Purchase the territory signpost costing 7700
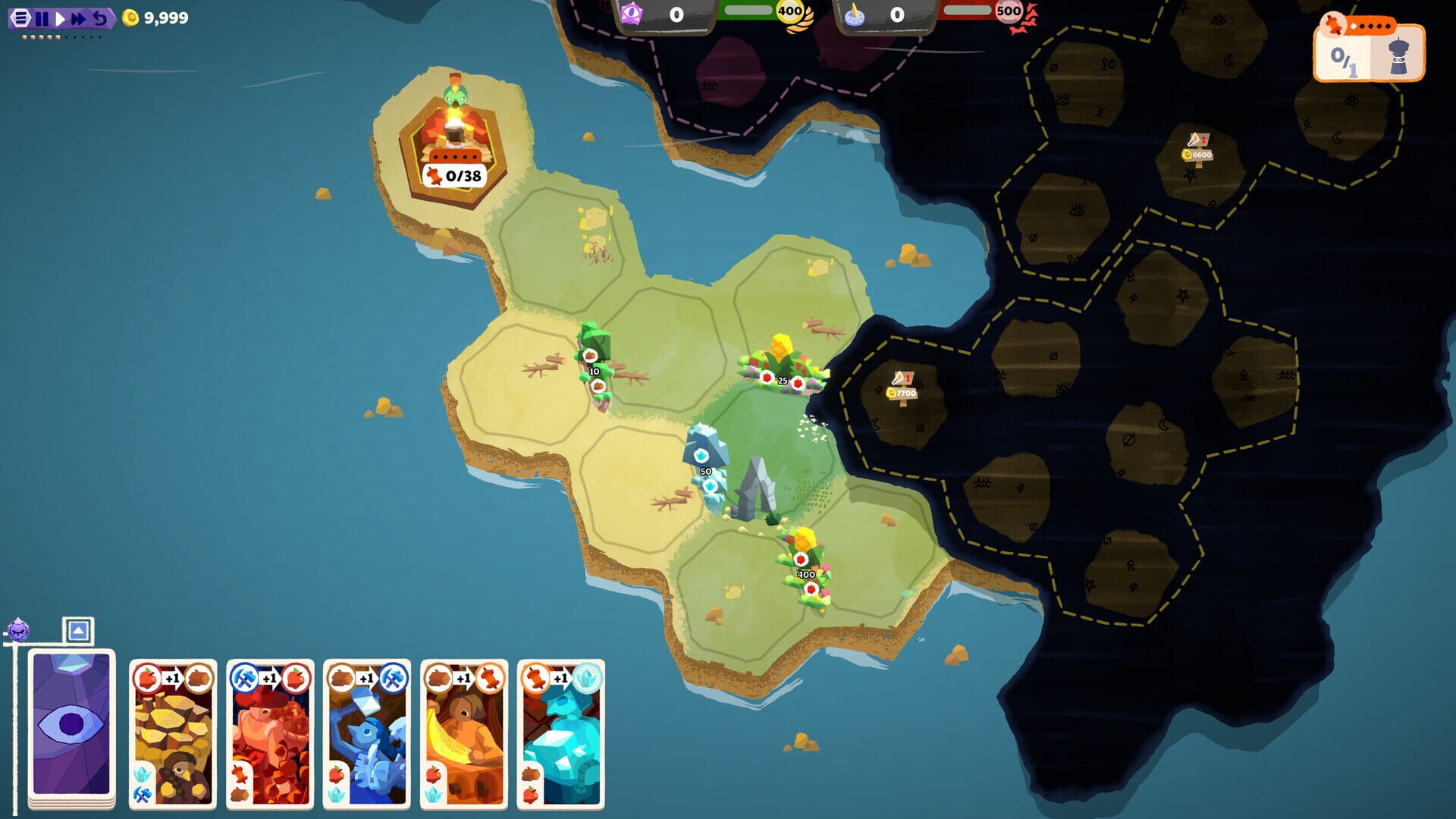 tap(903, 387)
